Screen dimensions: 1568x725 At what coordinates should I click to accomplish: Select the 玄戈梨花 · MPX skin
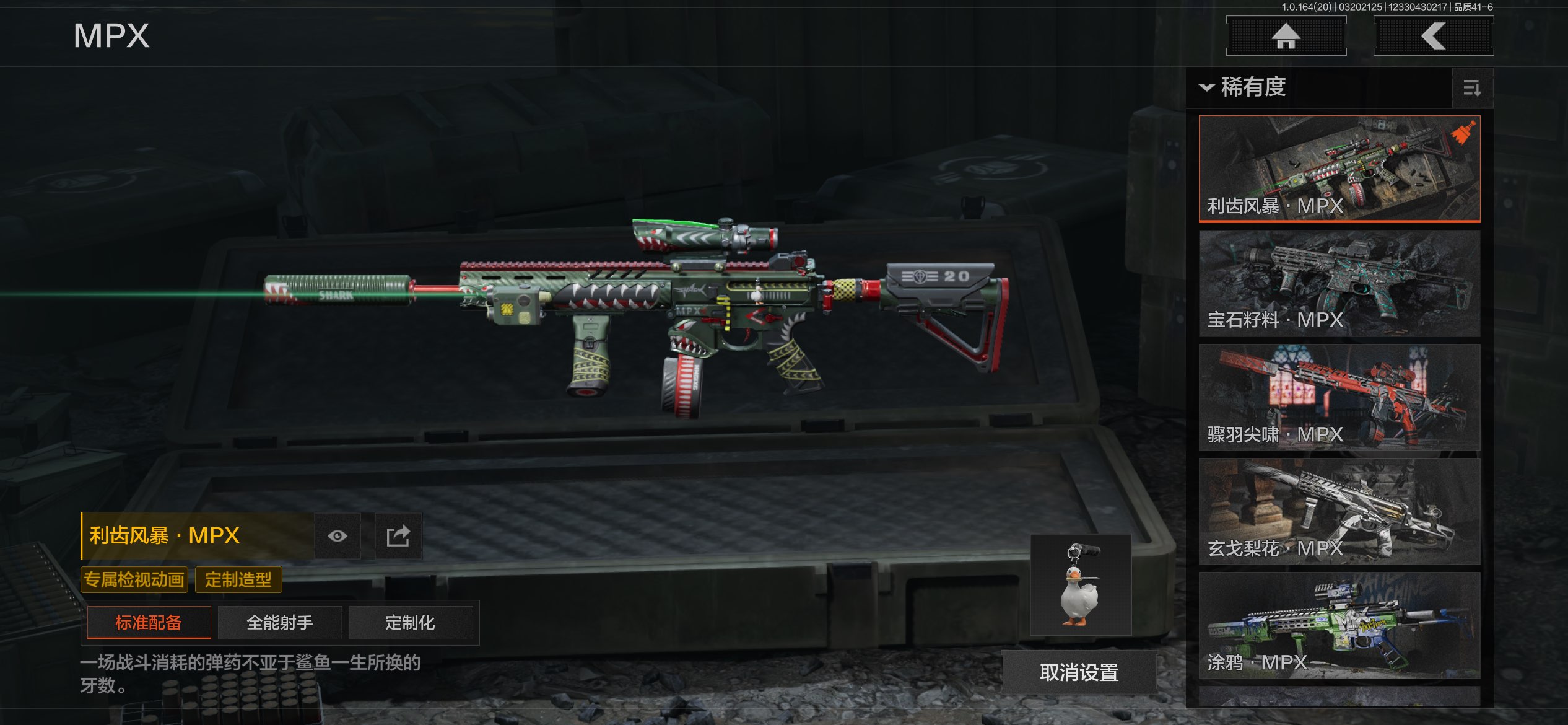(x=1339, y=511)
